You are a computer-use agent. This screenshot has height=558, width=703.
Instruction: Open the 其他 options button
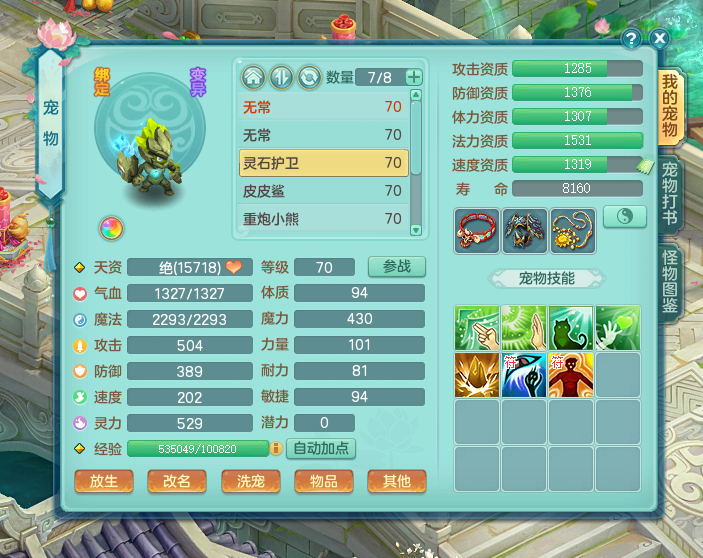[396, 481]
